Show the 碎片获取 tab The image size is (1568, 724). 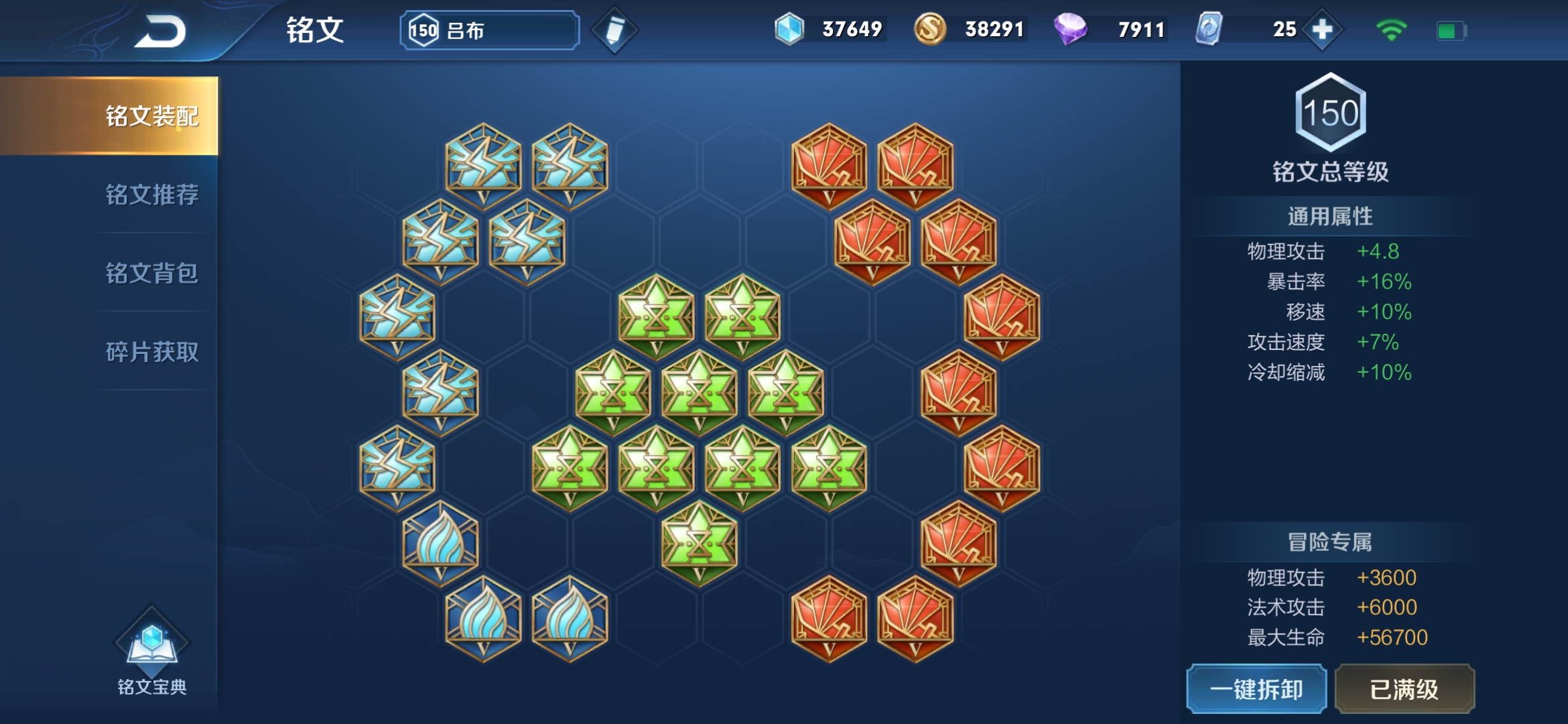point(151,352)
